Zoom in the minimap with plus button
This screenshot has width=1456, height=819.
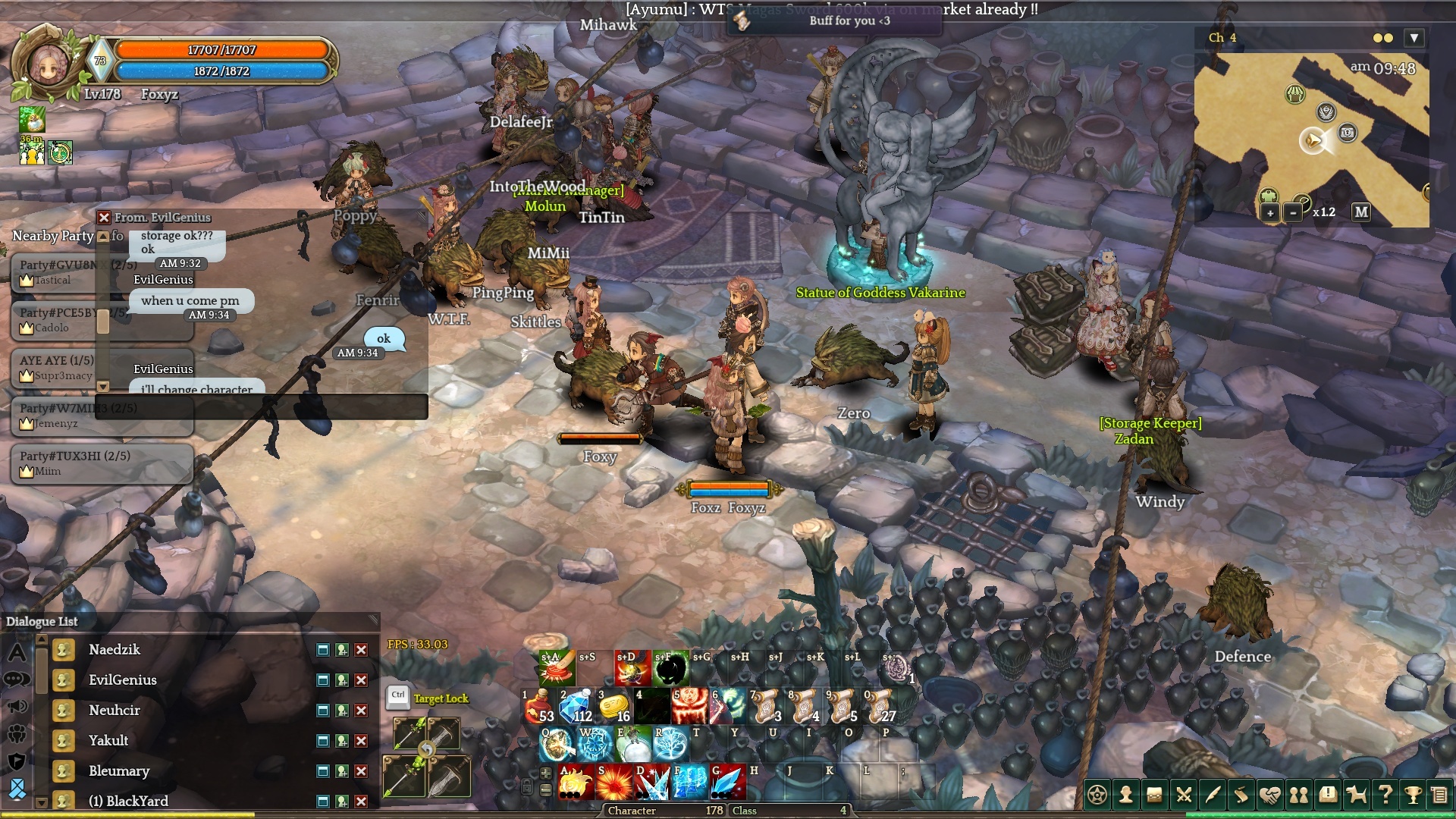1269,213
